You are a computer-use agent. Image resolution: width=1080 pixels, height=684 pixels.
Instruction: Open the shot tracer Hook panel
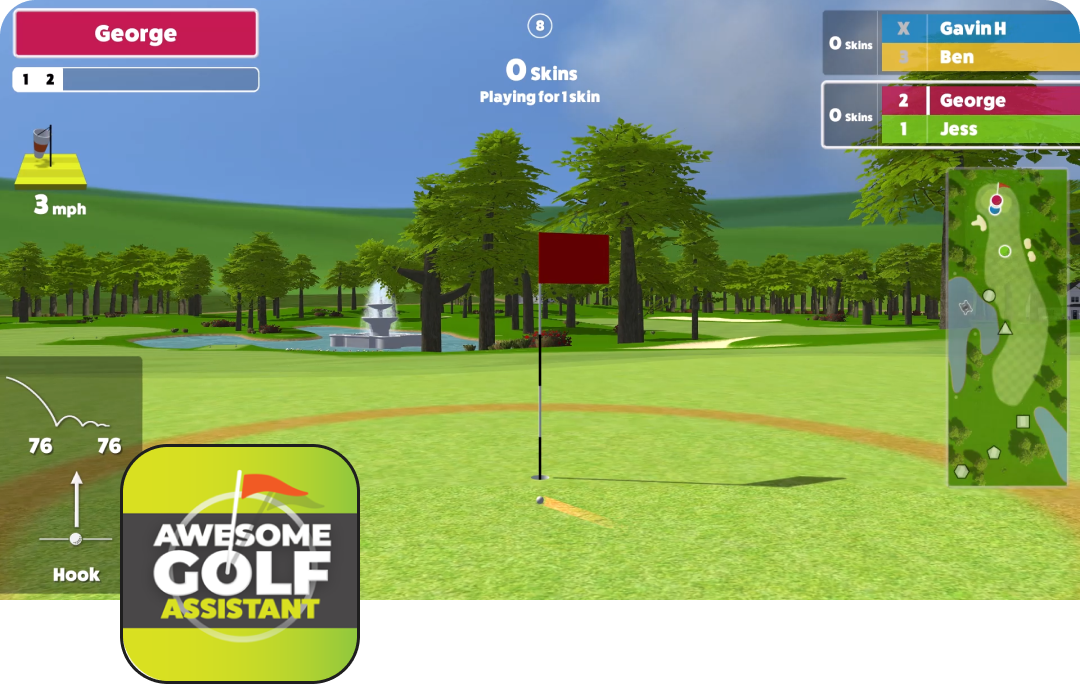70,474
